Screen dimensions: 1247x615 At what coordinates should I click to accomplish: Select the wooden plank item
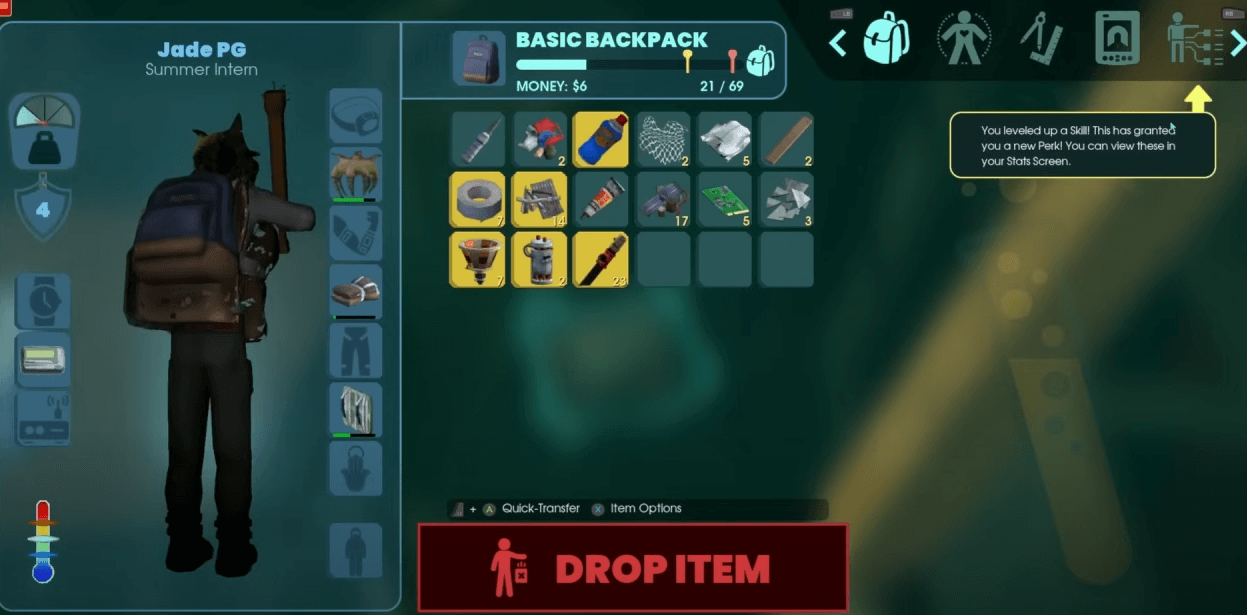tap(785, 139)
